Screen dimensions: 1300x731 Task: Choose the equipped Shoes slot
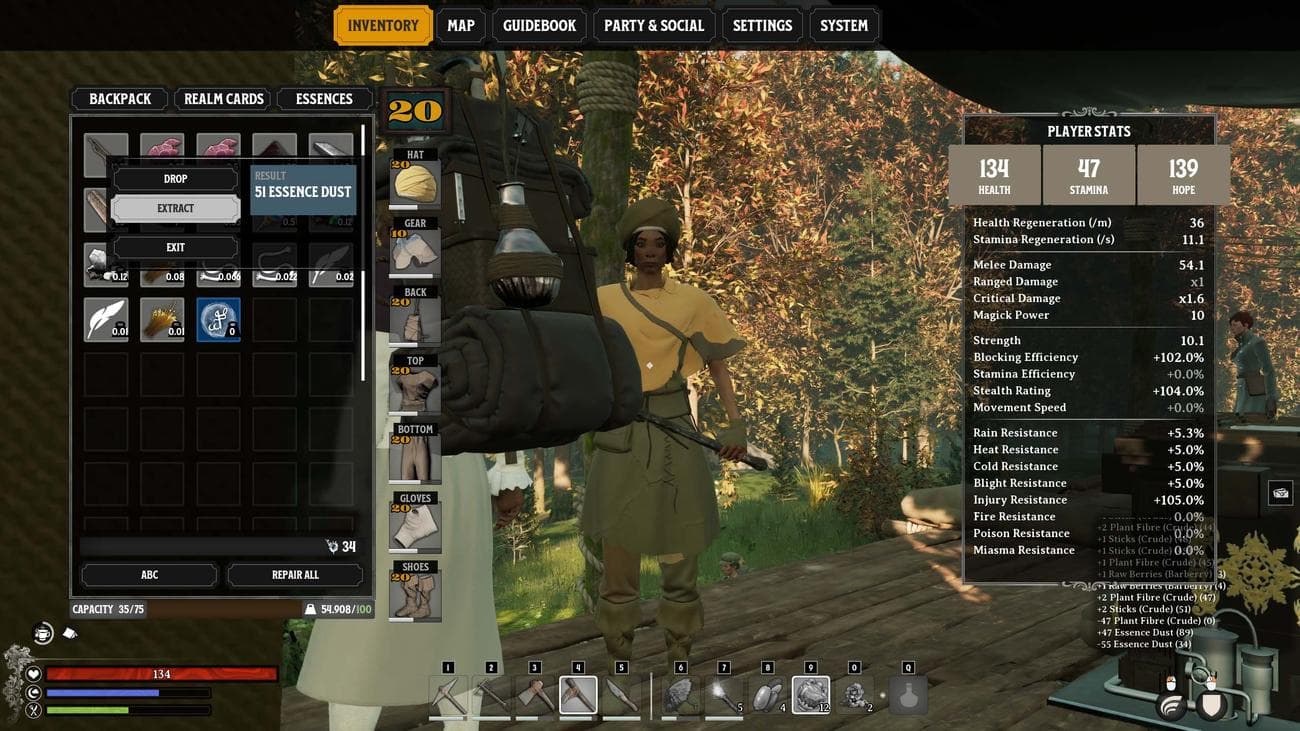[415, 594]
